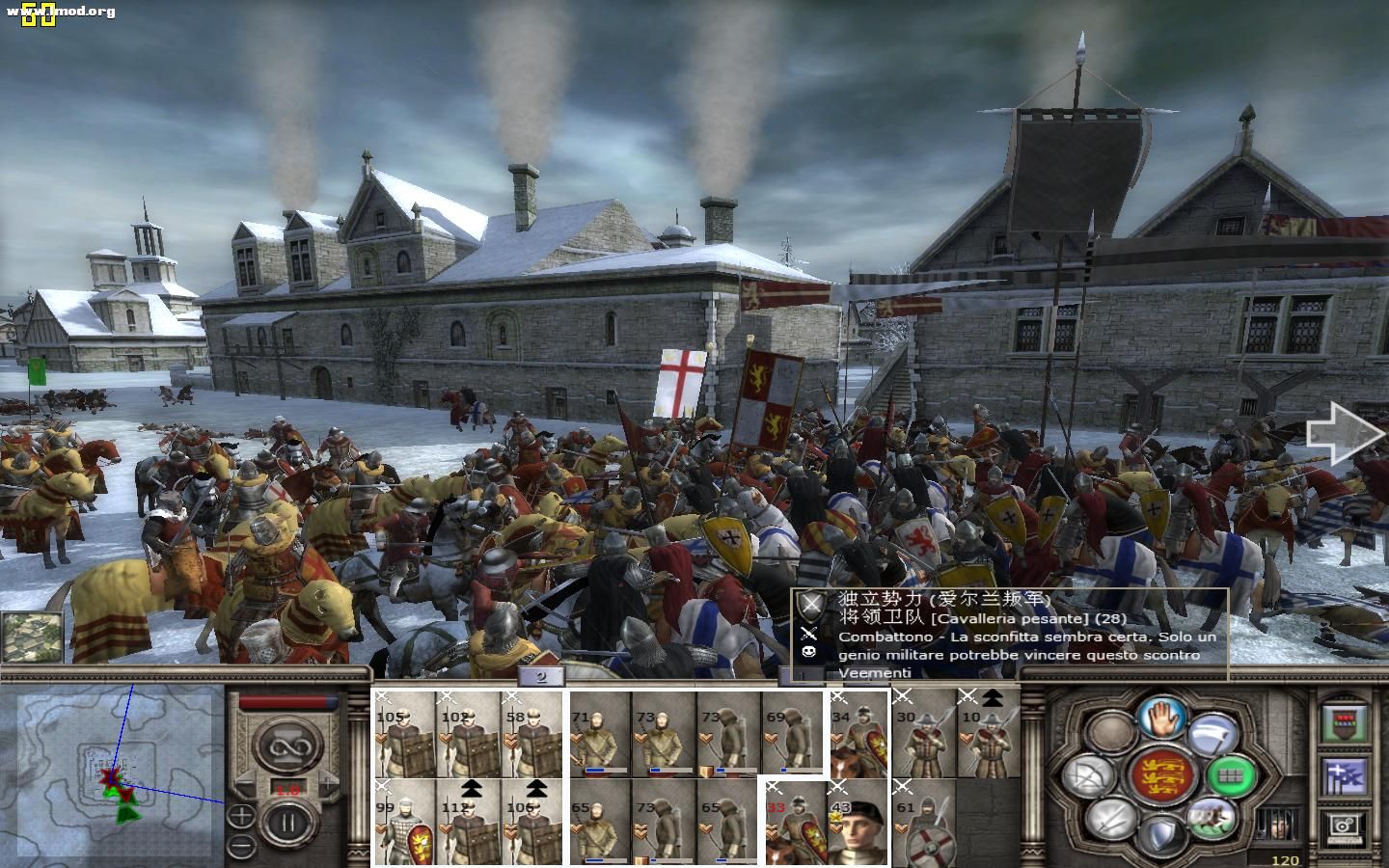
Task: Toggle the green group formation button
Action: pyautogui.click(x=1231, y=774)
